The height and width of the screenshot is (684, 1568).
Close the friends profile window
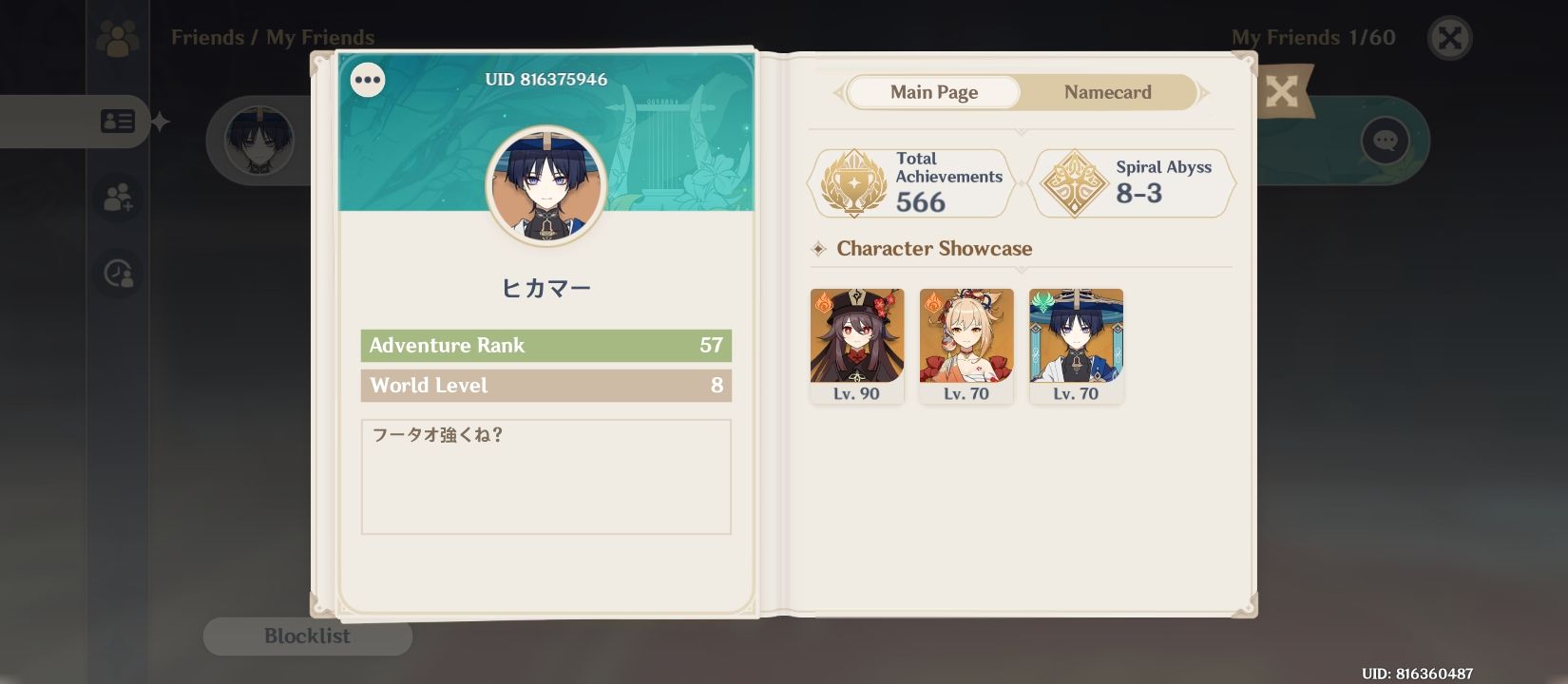1449,40
